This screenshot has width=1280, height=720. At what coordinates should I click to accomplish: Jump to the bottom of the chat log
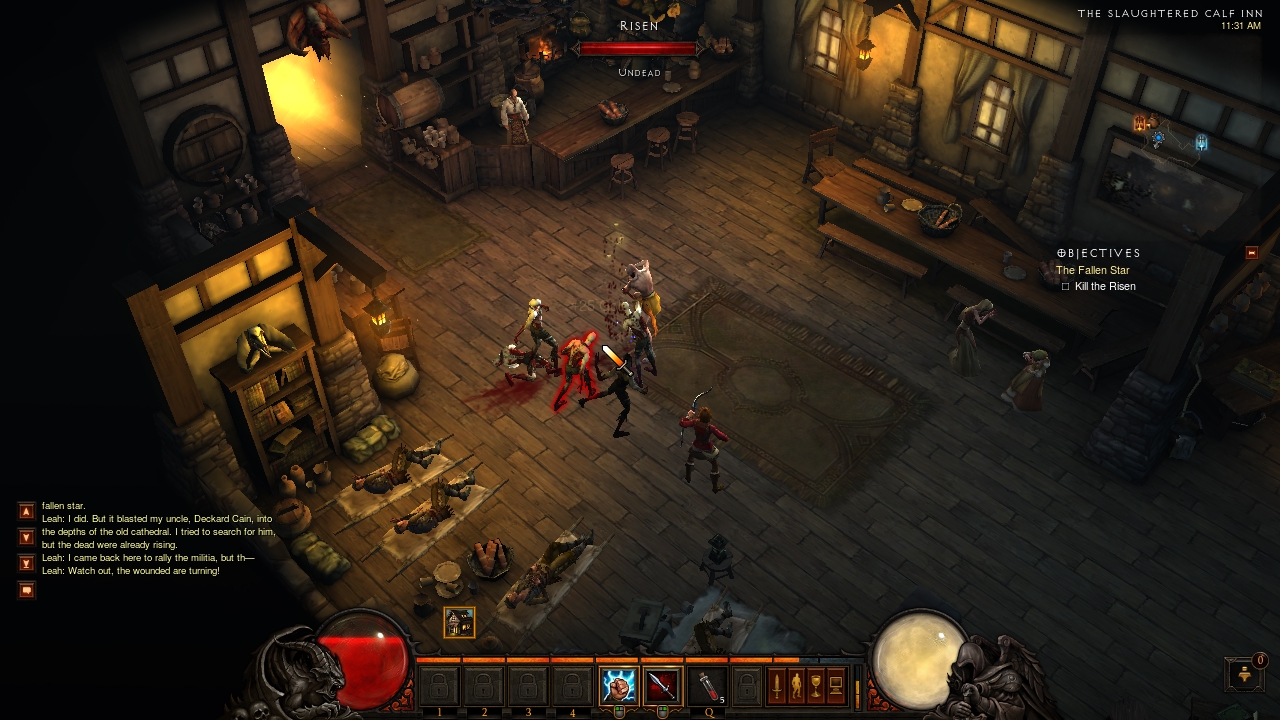tap(27, 563)
